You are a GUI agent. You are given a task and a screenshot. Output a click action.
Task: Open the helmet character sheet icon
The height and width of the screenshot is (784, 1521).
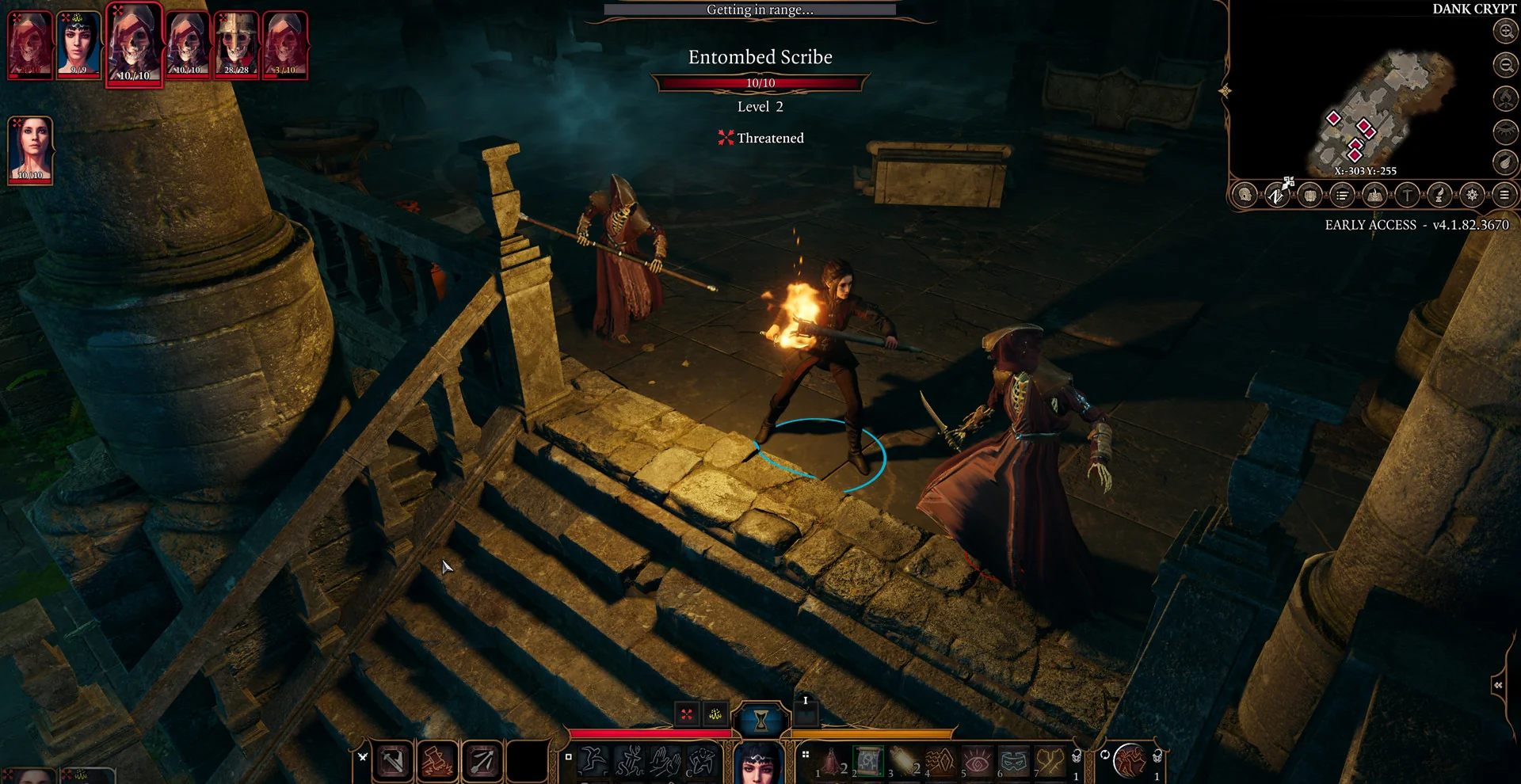coord(1245,195)
